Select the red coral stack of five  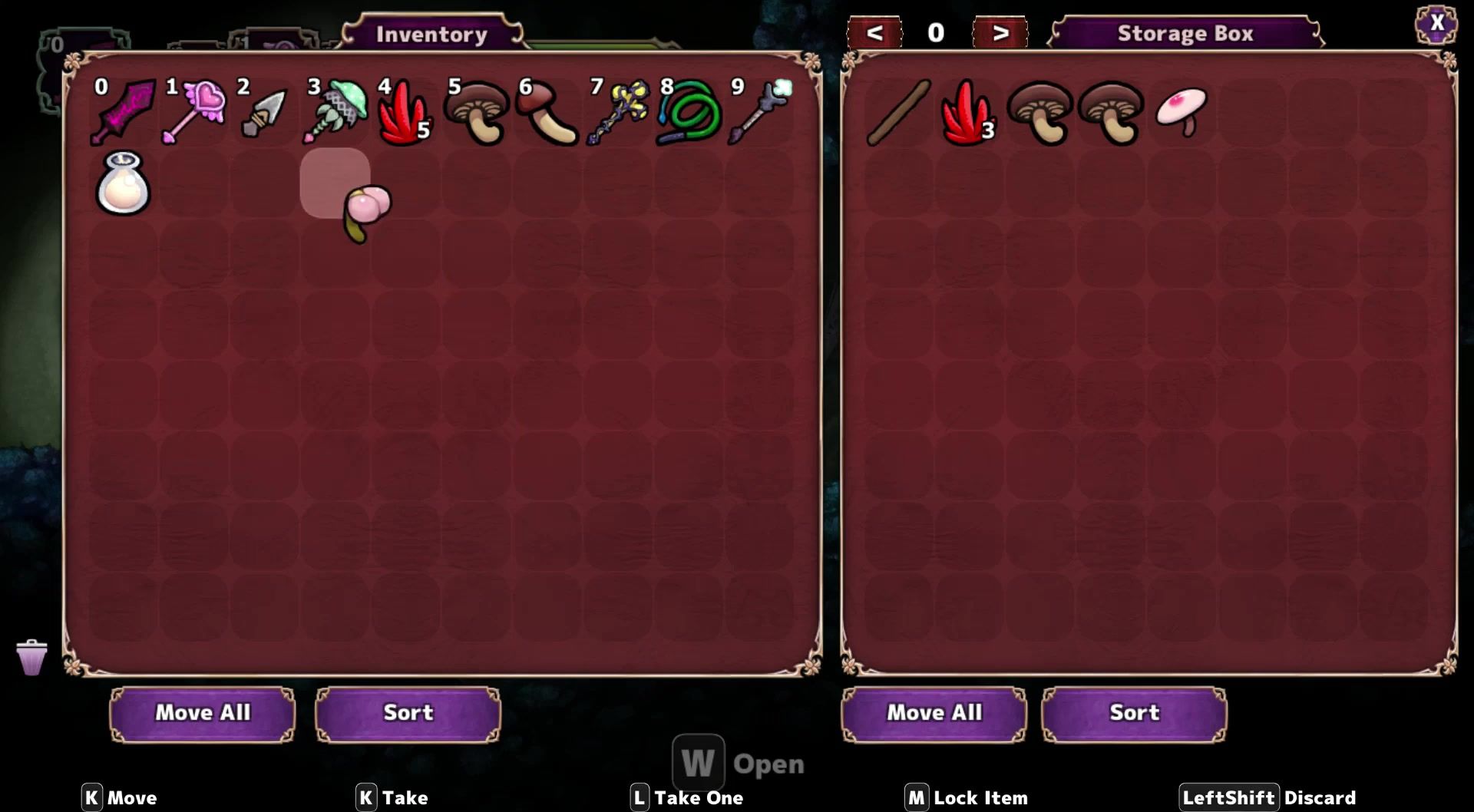(x=405, y=114)
